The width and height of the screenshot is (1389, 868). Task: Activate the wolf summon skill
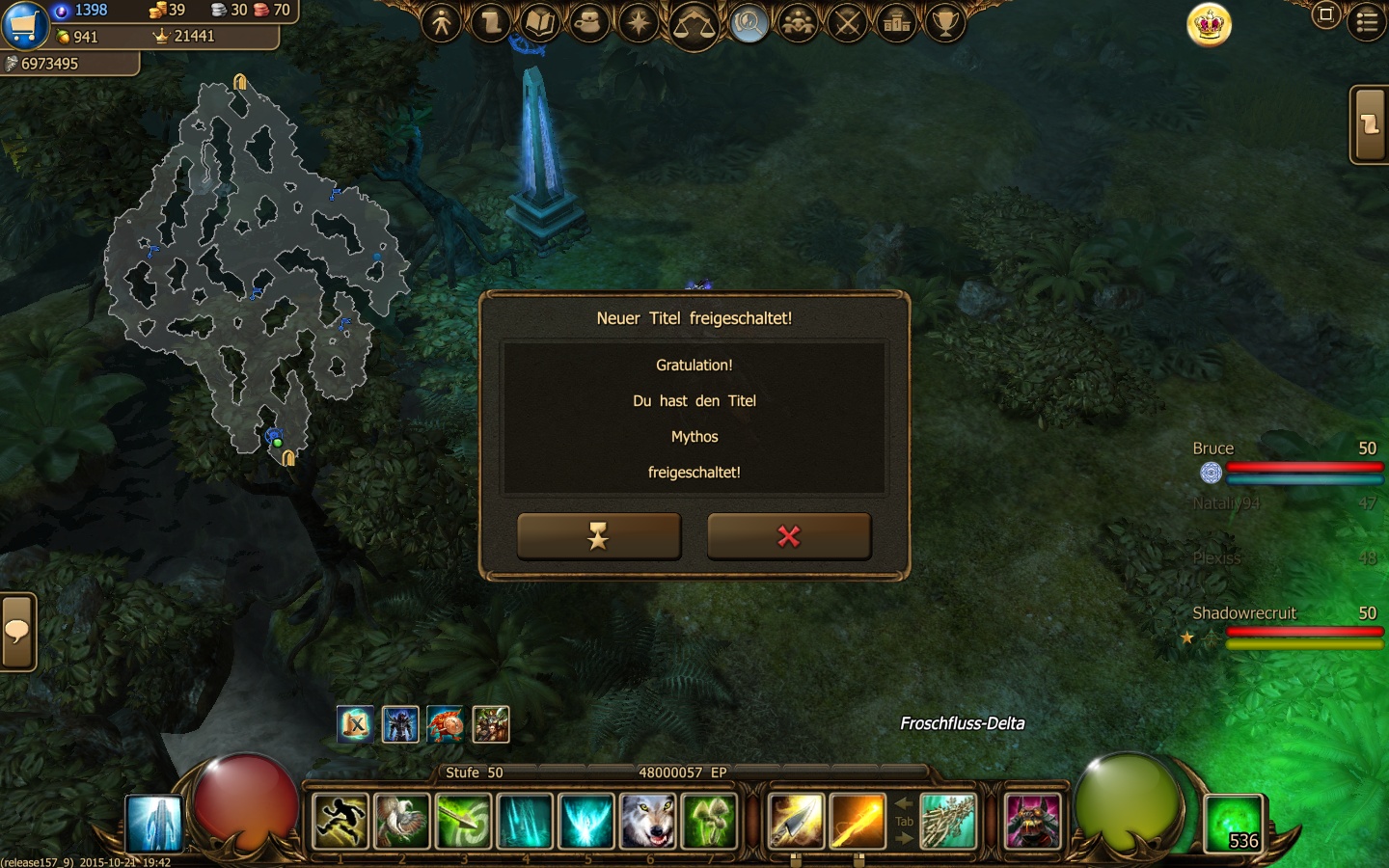click(648, 821)
